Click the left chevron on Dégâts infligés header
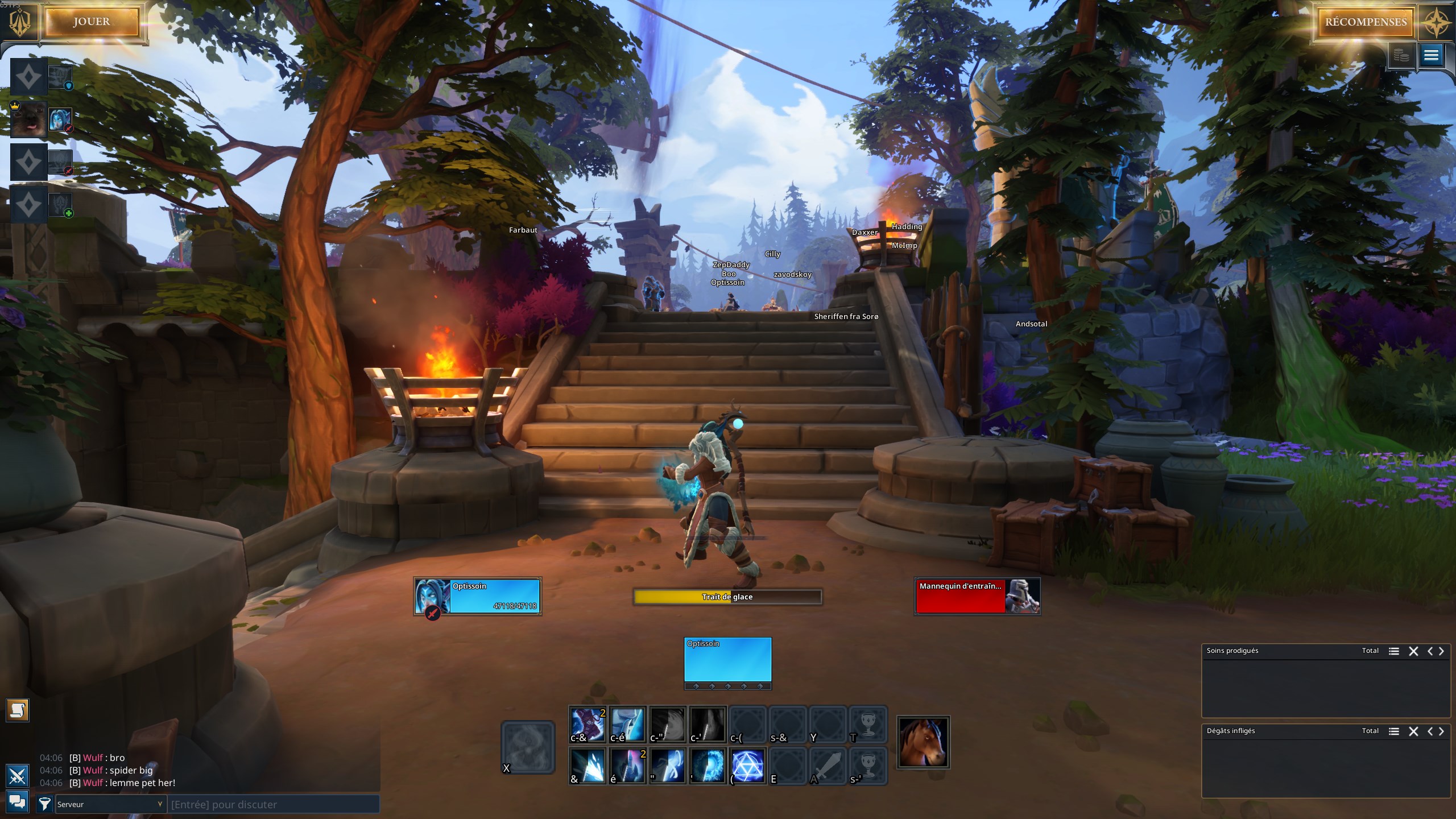This screenshot has height=819, width=1456. pos(1431,731)
